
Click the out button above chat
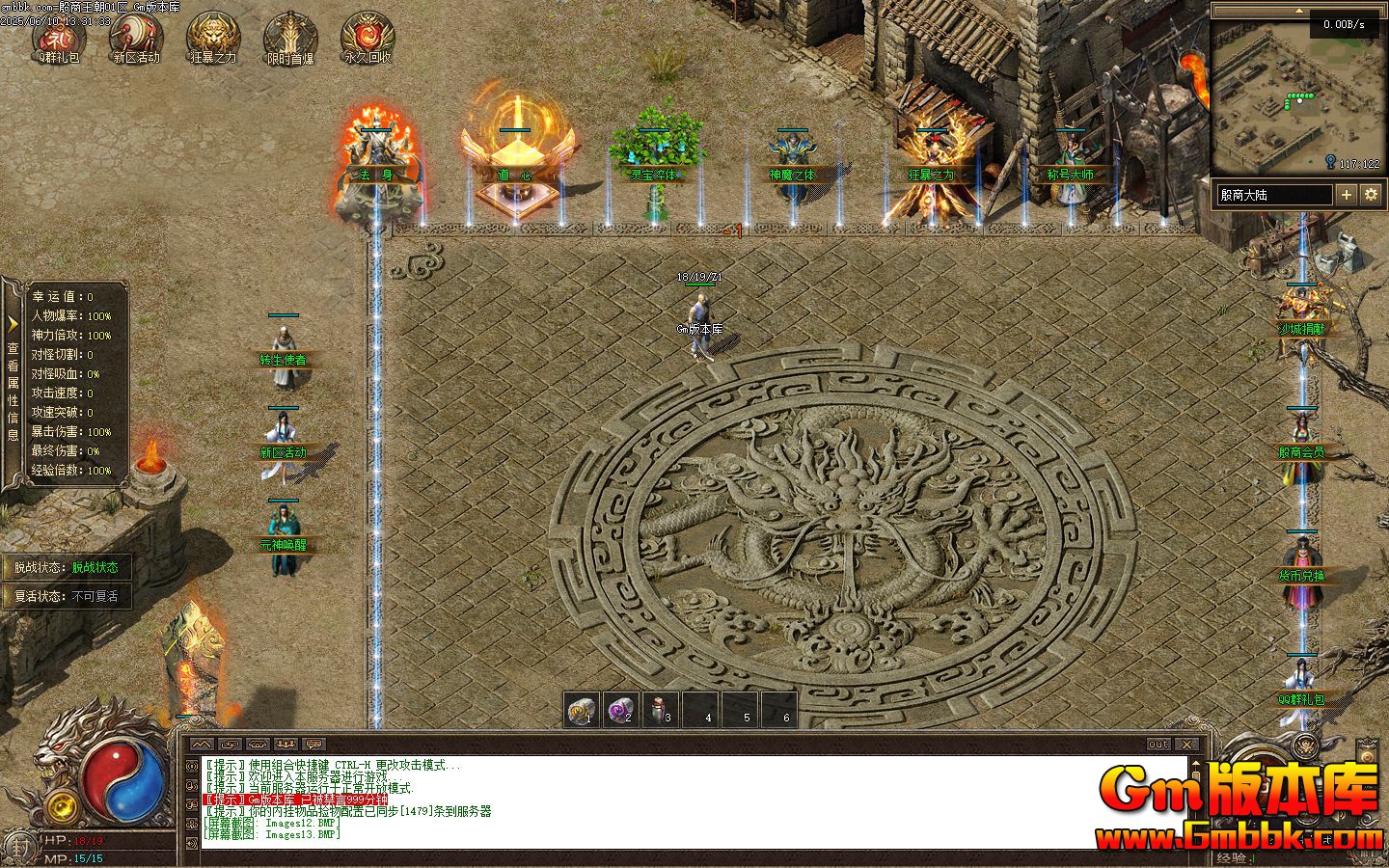click(1157, 744)
